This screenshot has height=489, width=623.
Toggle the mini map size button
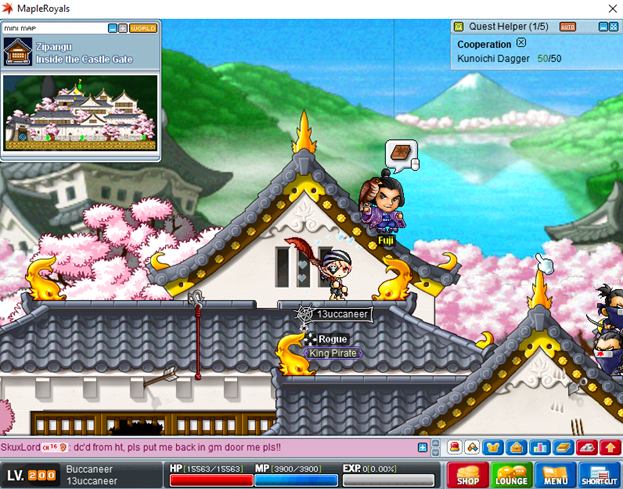[x=123, y=28]
